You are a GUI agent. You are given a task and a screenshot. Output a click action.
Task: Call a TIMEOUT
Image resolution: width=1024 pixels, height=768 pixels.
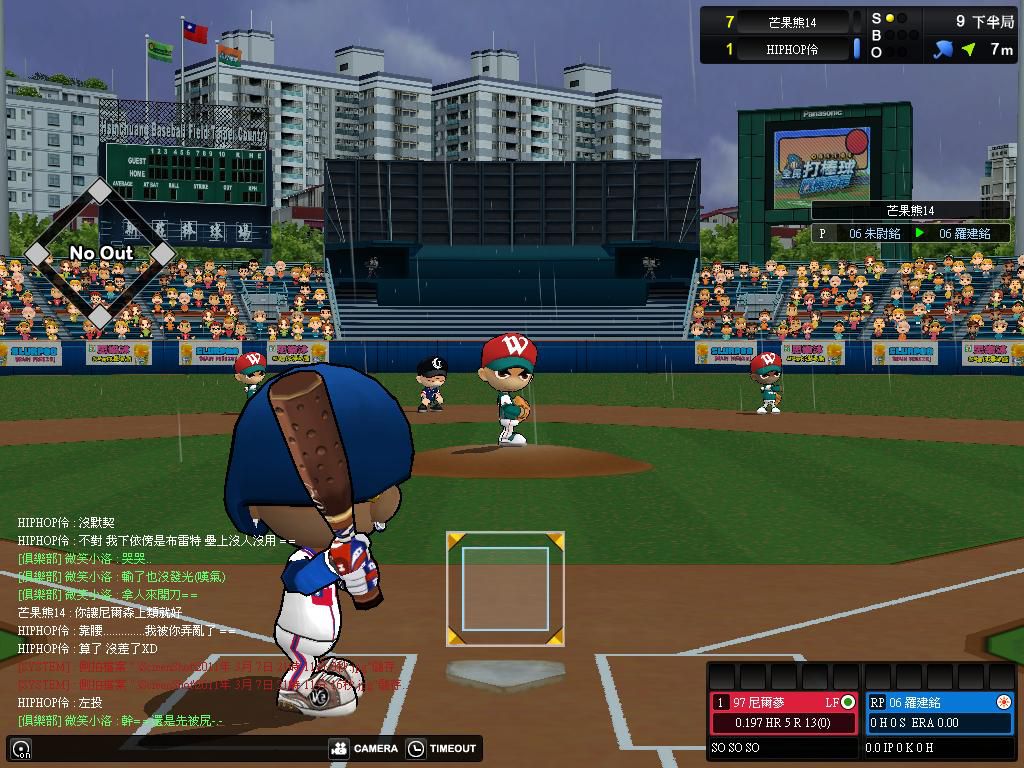(x=441, y=748)
